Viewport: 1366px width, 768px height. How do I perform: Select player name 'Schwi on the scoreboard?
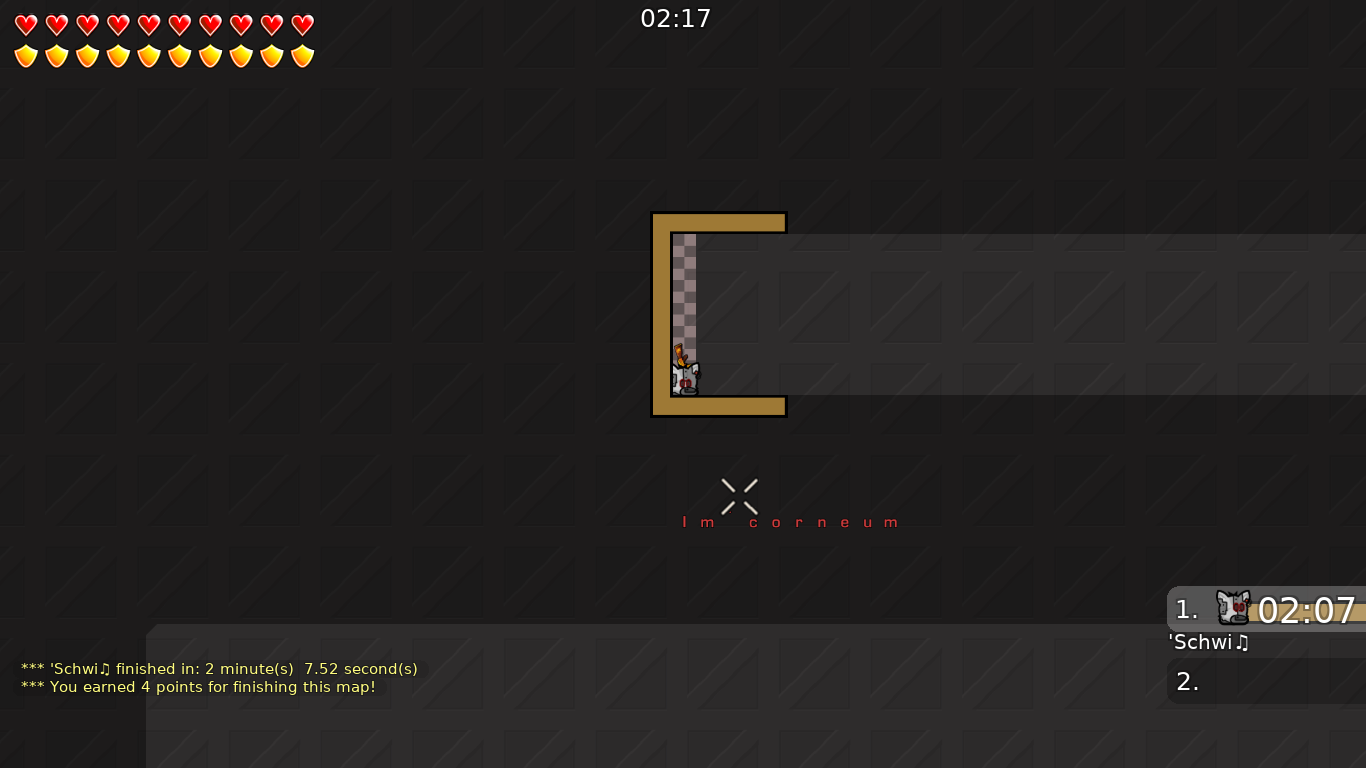1208,643
